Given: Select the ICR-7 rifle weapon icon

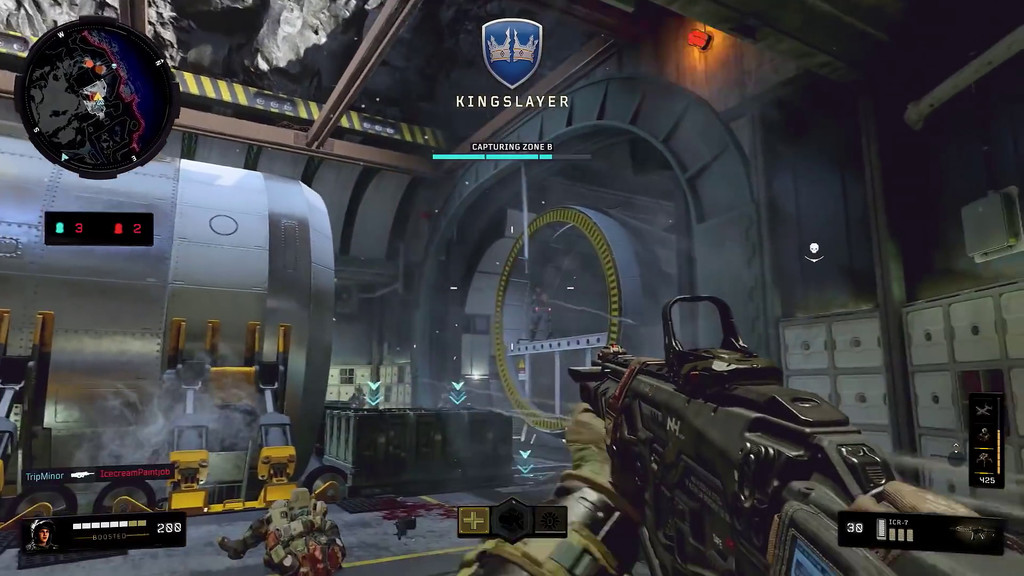Looking at the screenshot, I should coord(969,530).
